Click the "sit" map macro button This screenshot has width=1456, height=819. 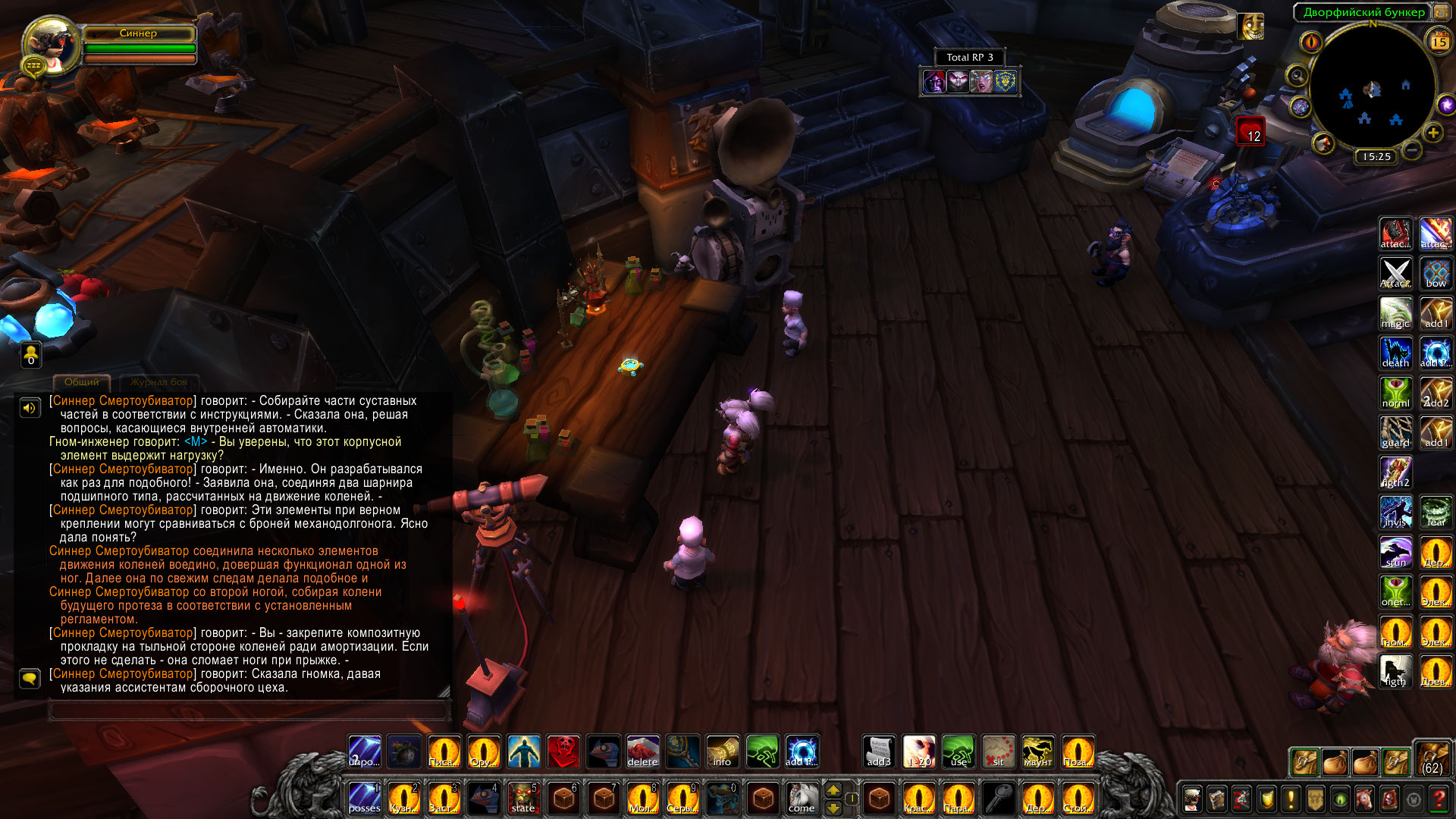click(998, 752)
